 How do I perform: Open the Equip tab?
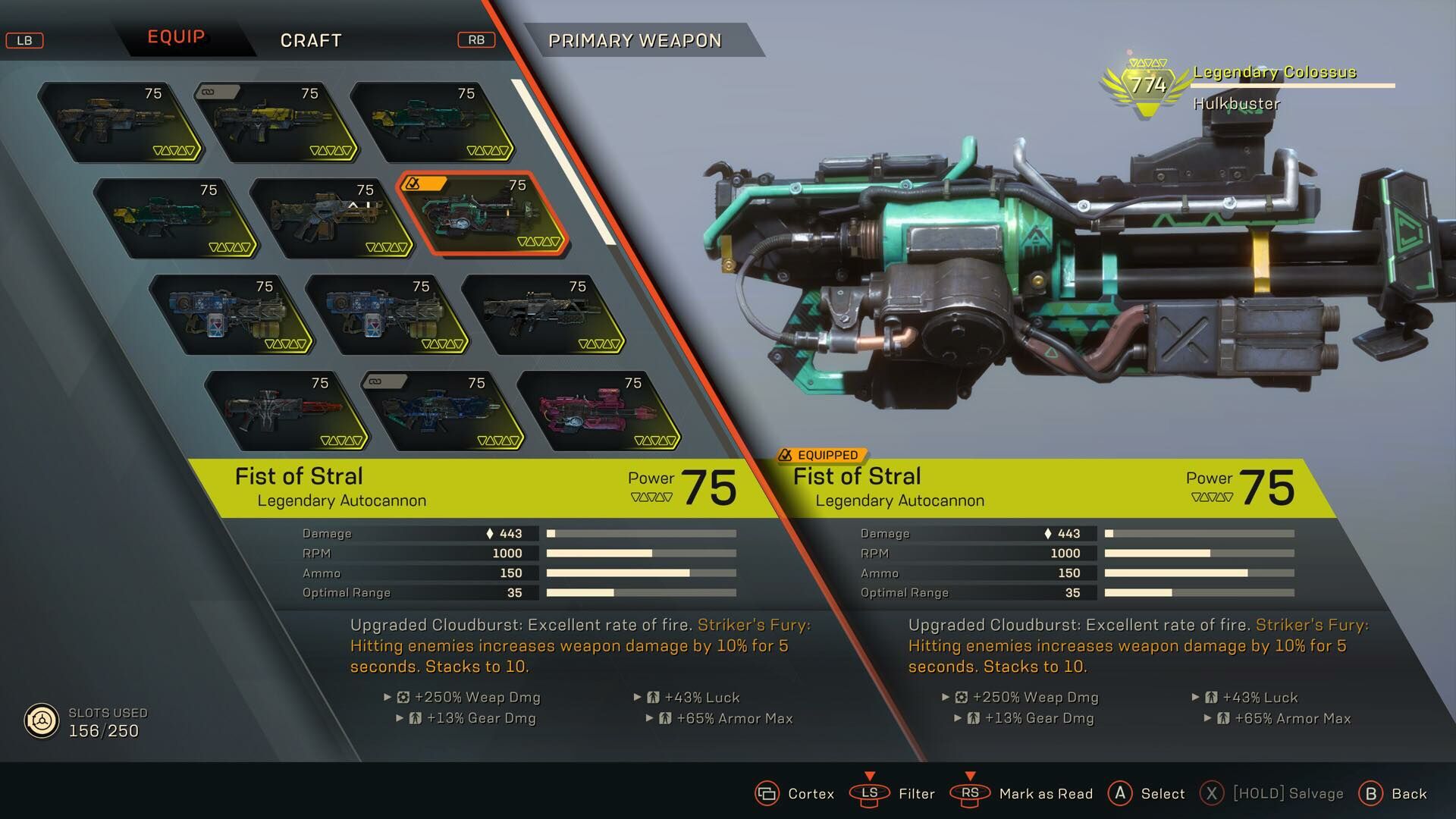click(x=176, y=37)
